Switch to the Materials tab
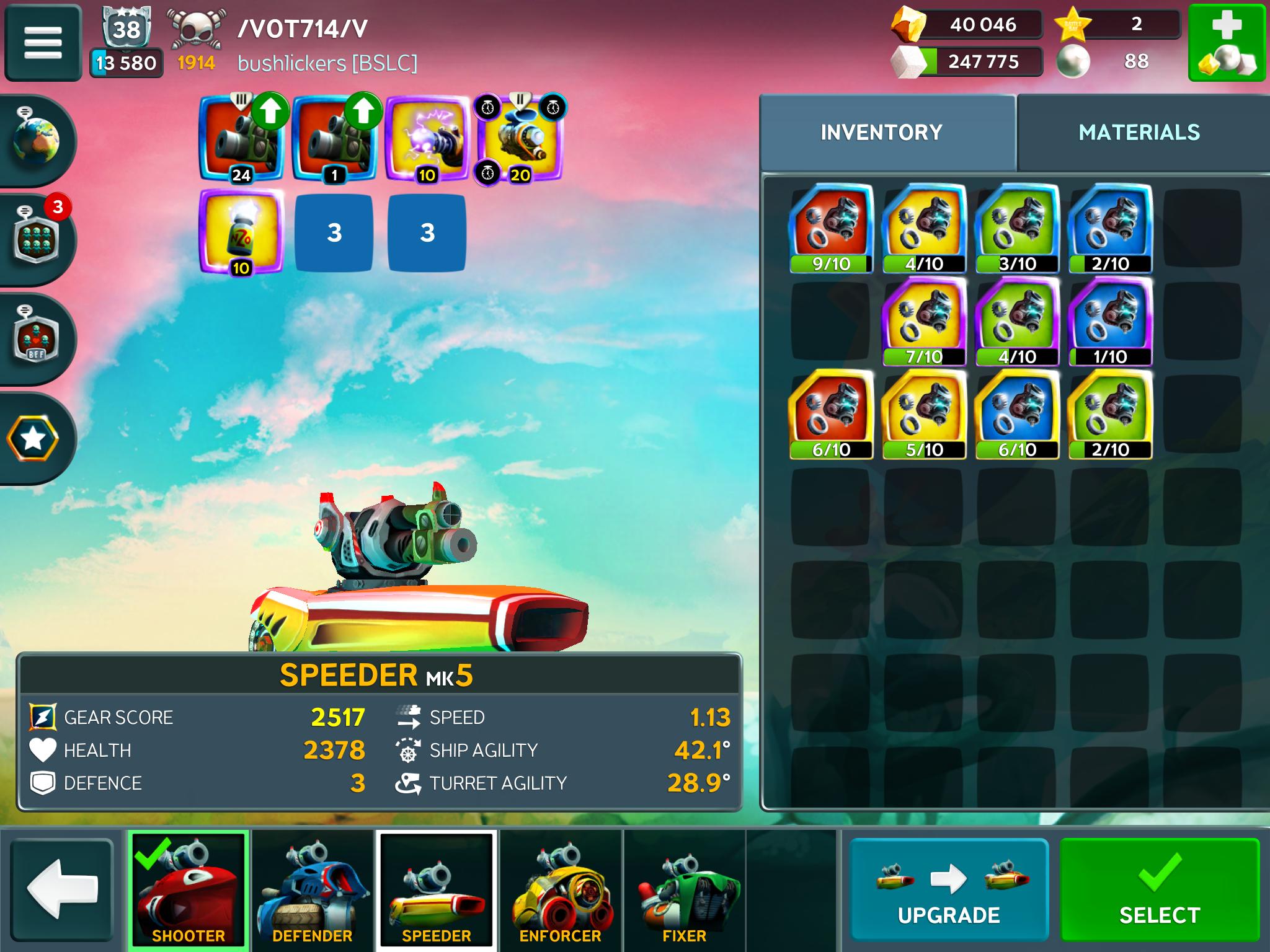 (1139, 132)
